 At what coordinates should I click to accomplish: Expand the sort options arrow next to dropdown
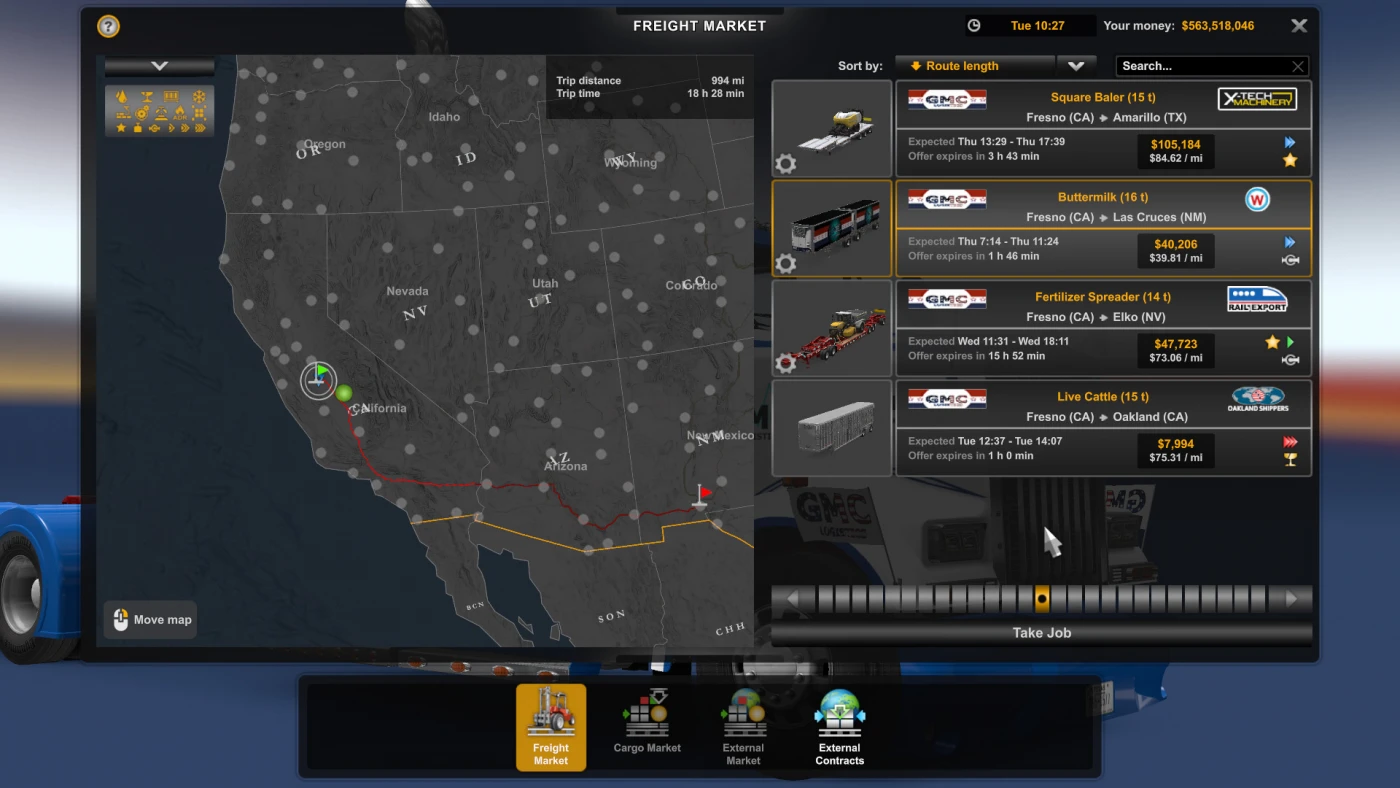pyautogui.click(x=1076, y=65)
